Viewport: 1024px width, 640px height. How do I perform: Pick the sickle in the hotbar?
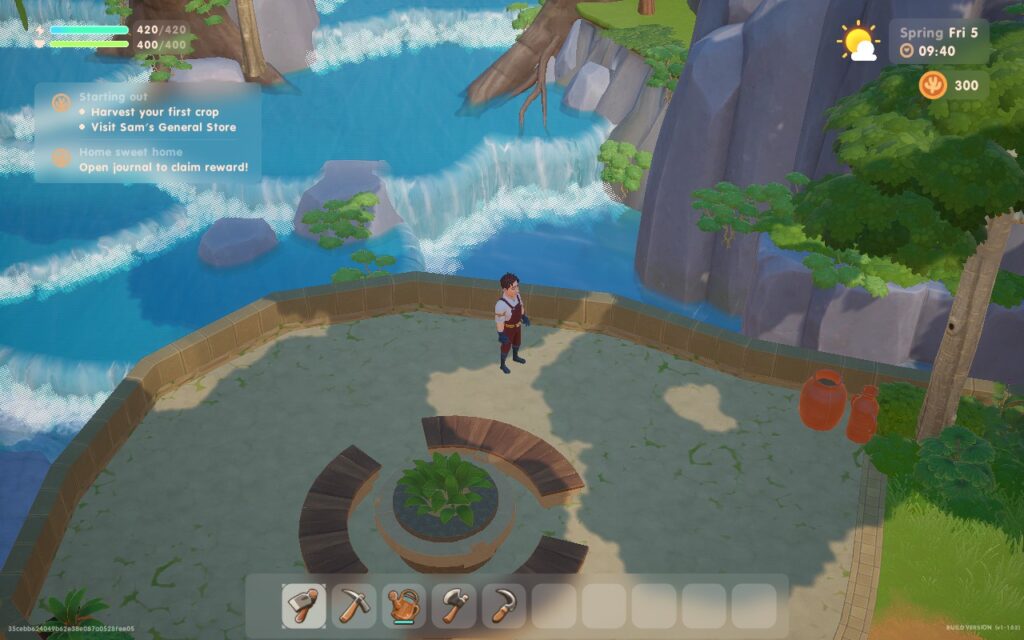[x=504, y=606]
